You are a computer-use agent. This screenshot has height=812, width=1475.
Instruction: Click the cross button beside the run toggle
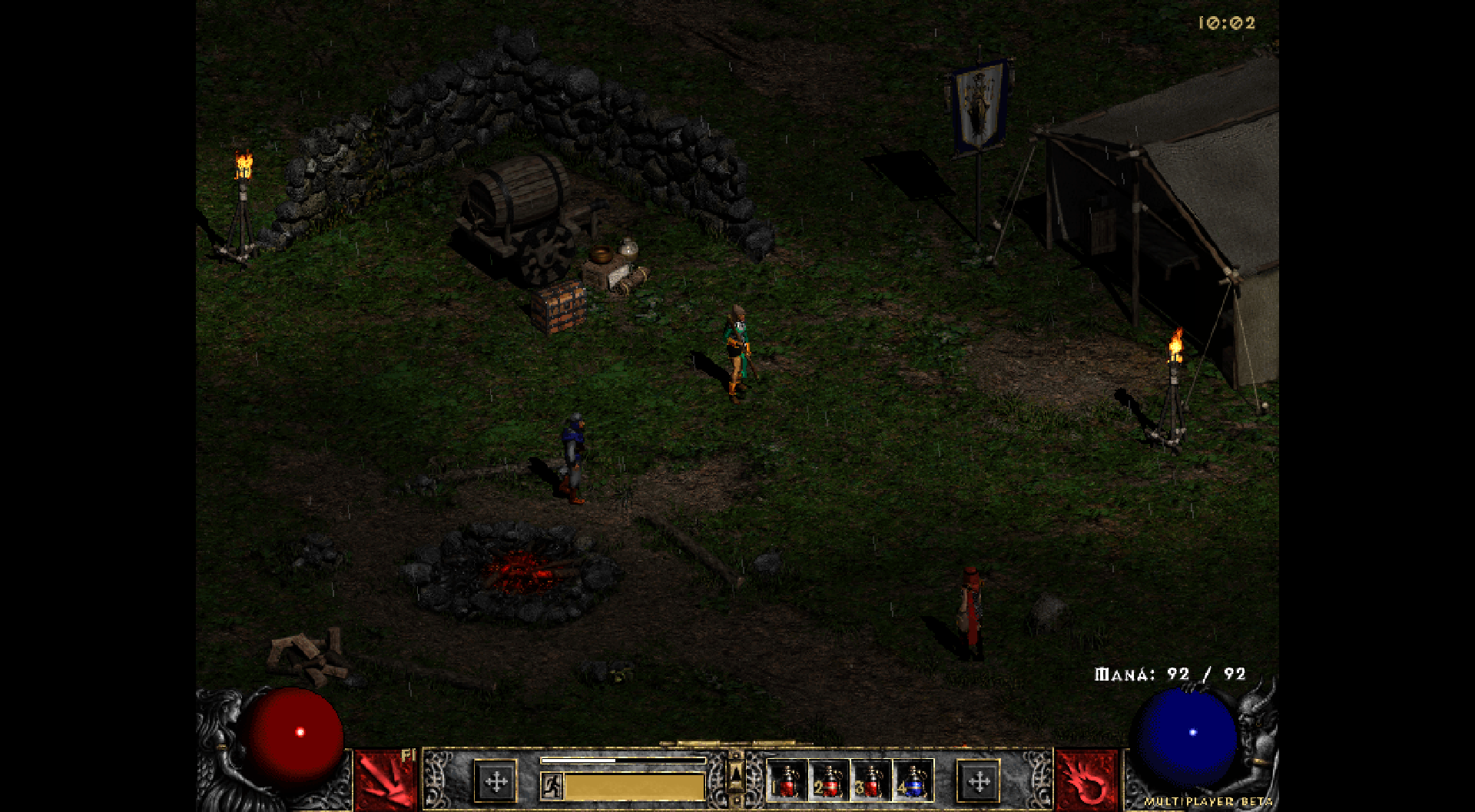point(496,782)
